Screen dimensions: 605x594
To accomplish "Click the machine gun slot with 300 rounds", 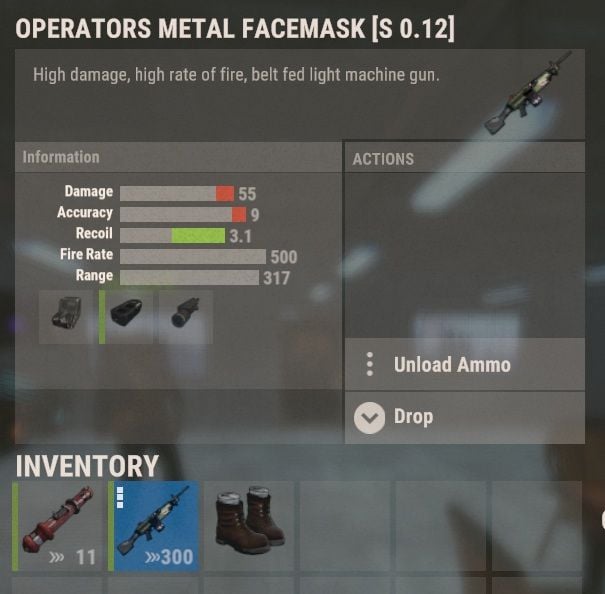I will pos(155,526).
